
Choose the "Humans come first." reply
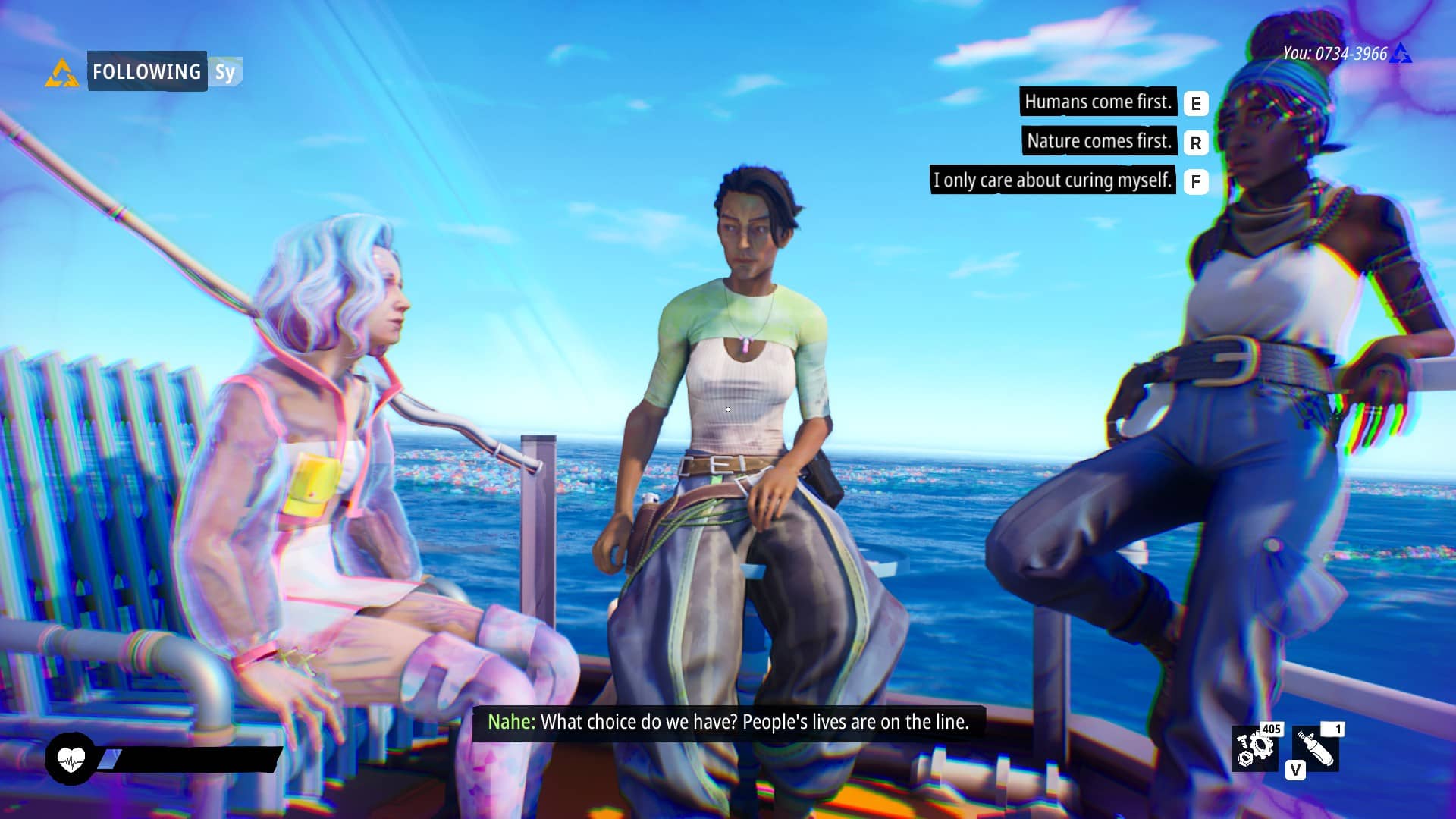1097,102
